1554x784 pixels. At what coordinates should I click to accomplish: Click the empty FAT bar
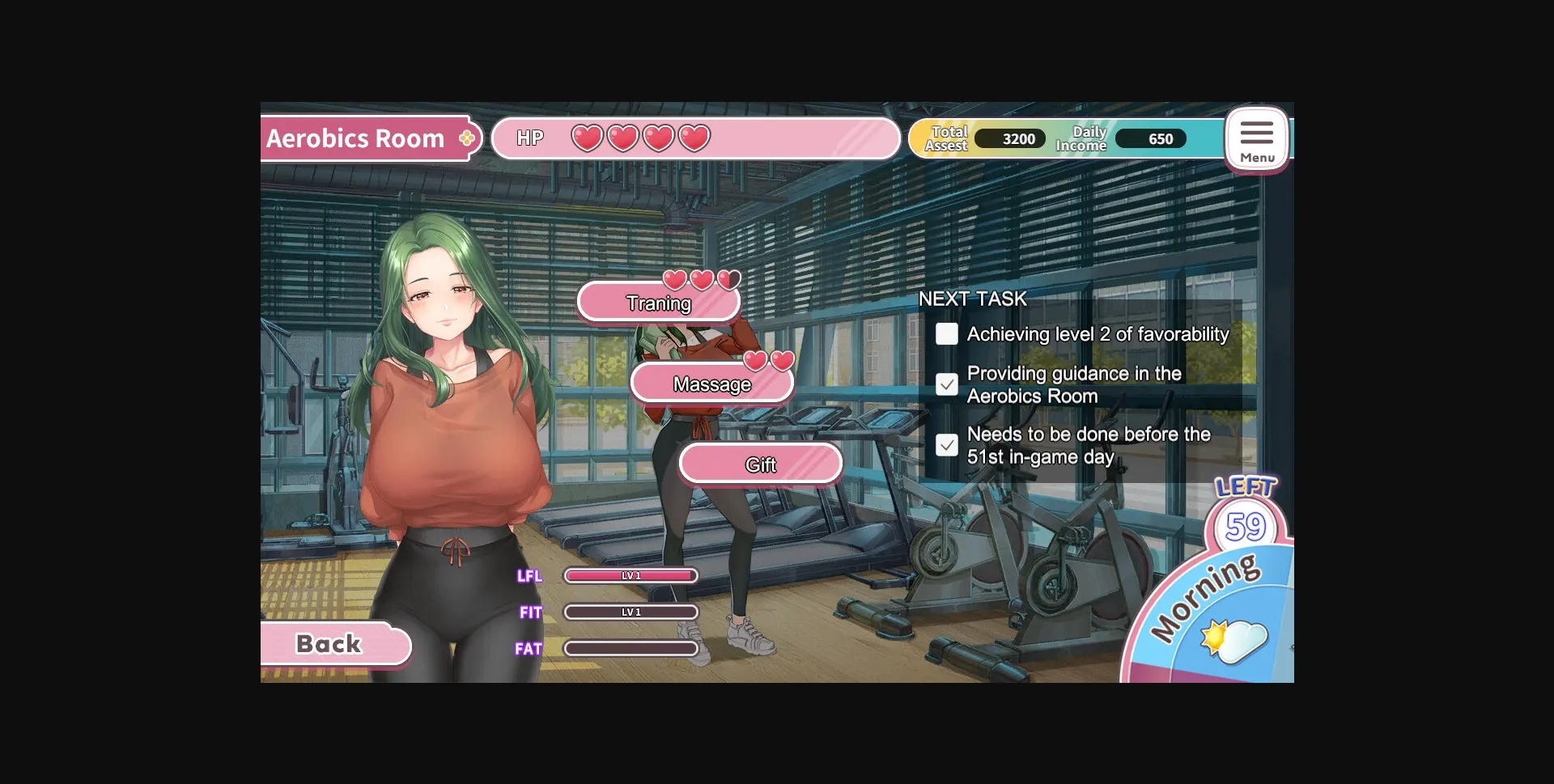tap(631, 648)
